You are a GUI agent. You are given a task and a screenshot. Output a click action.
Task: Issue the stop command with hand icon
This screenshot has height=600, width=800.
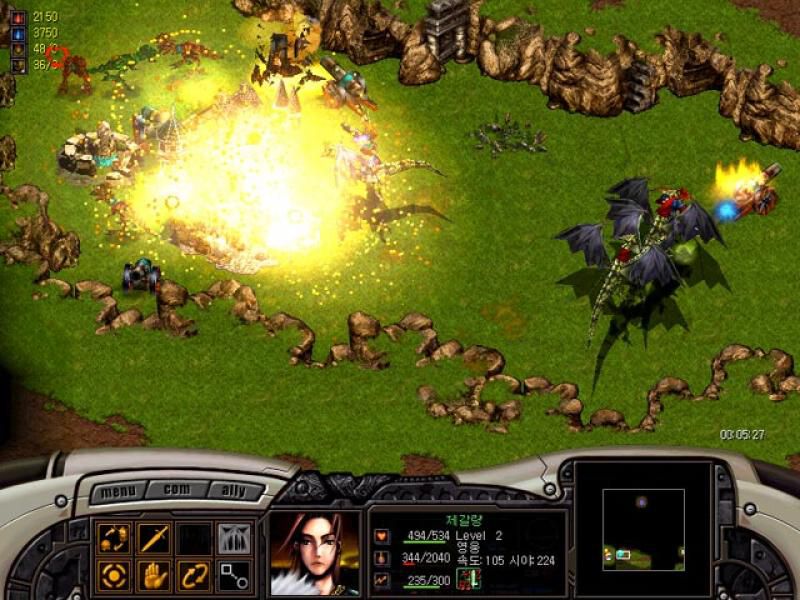point(154,576)
